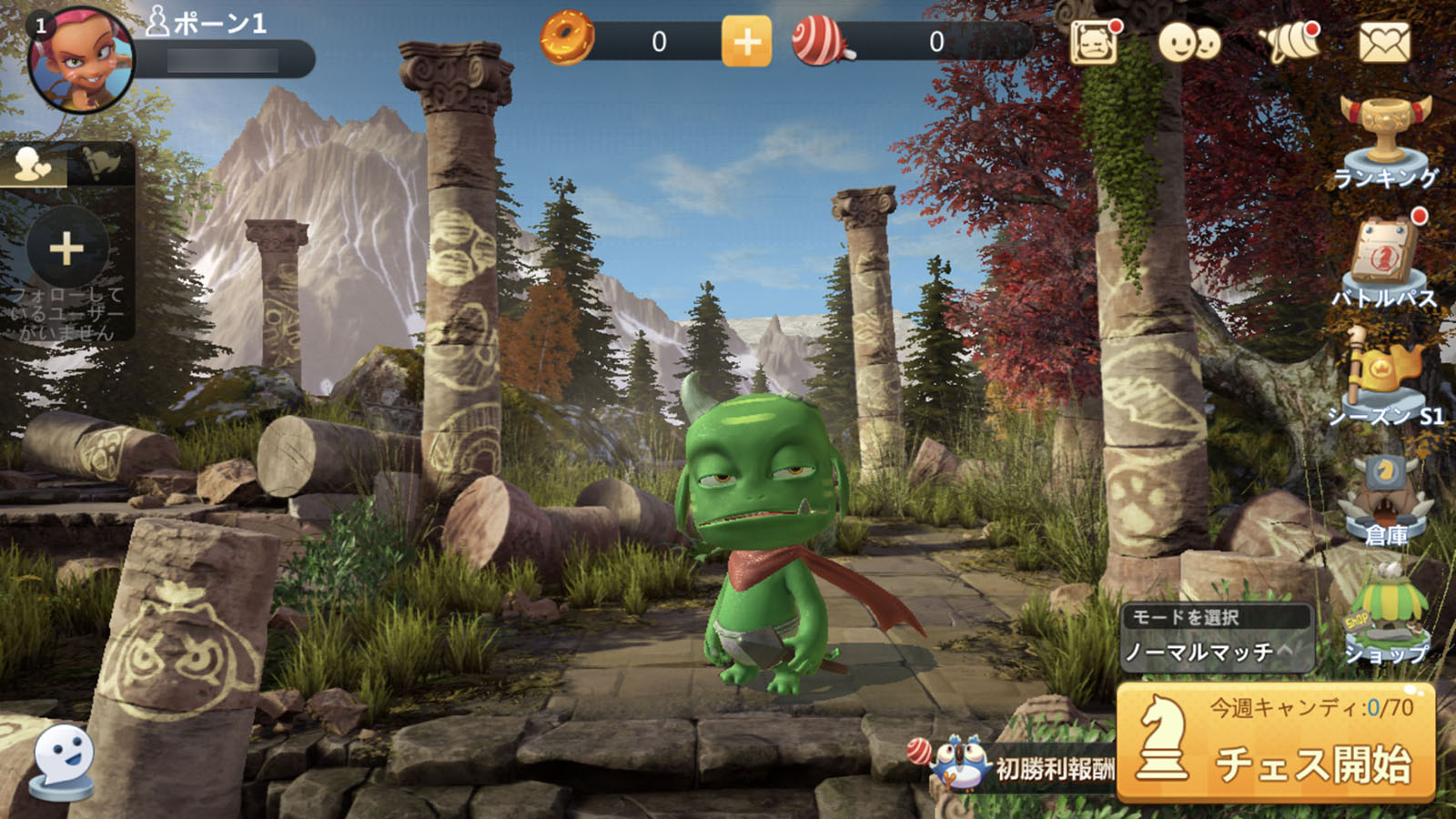Image resolution: width=1456 pixels, height=819 pixels.
Task: Open the ランキング trophy menu
Action: click(1385, 139)
